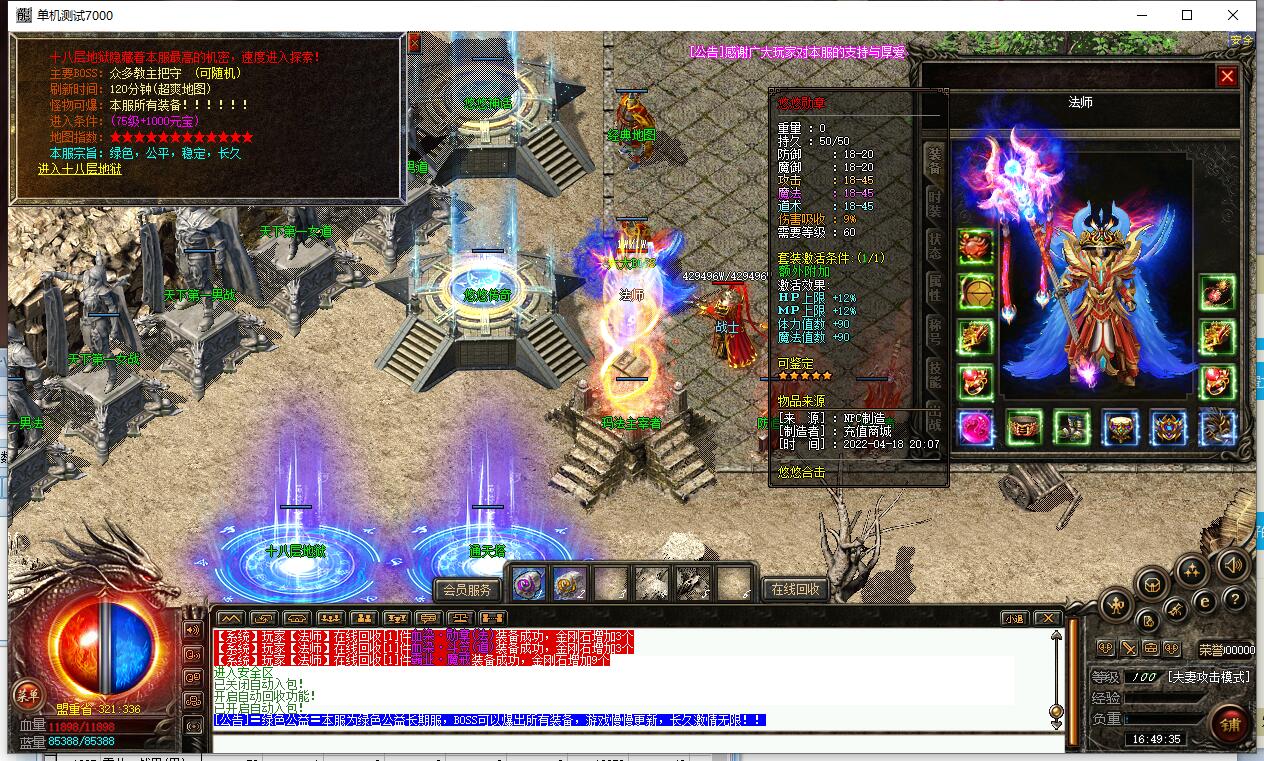The image size is (1264, 761).
Task: Select the 称号 title tab
Action: (x=935, y=332)
